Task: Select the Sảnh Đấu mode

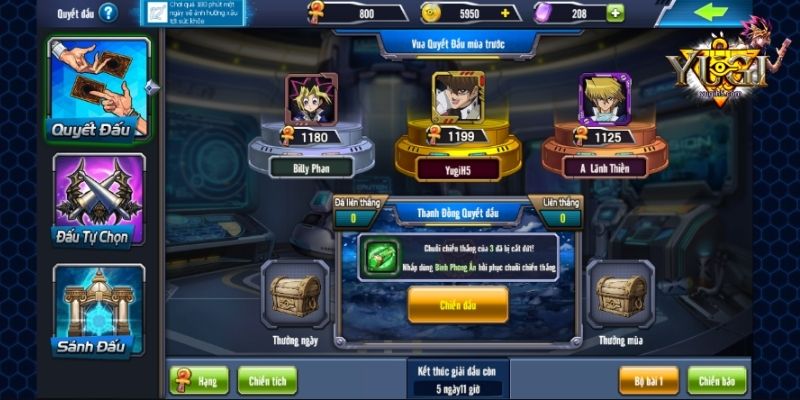Action: [x=98, y=310]
